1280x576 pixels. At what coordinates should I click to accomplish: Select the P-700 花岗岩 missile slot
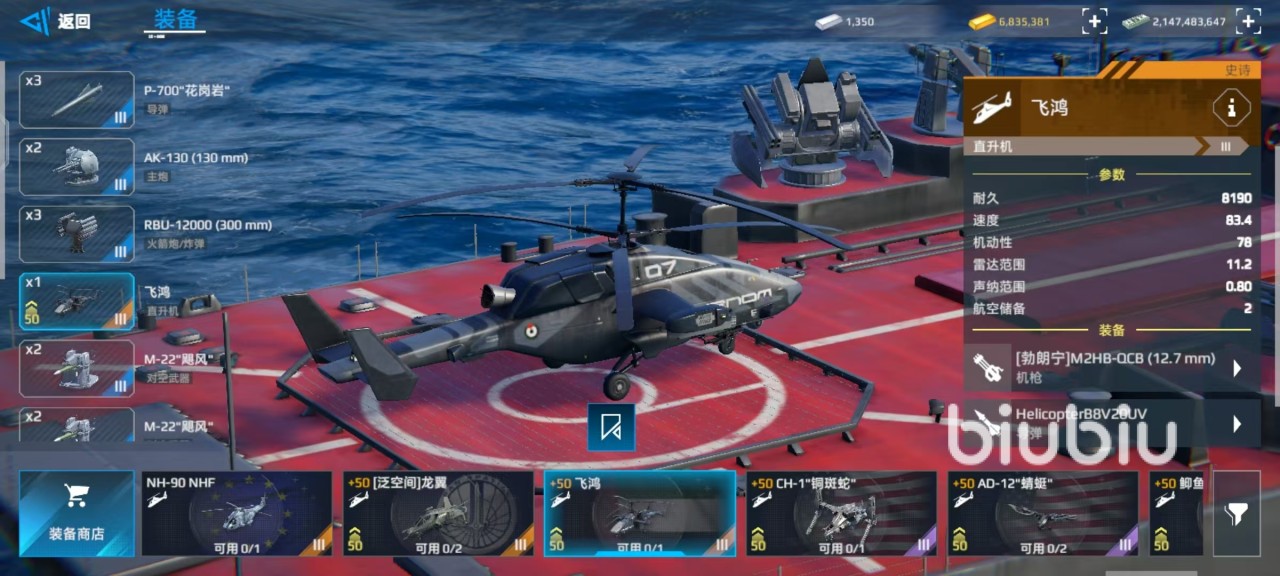[x=77, y=99]
